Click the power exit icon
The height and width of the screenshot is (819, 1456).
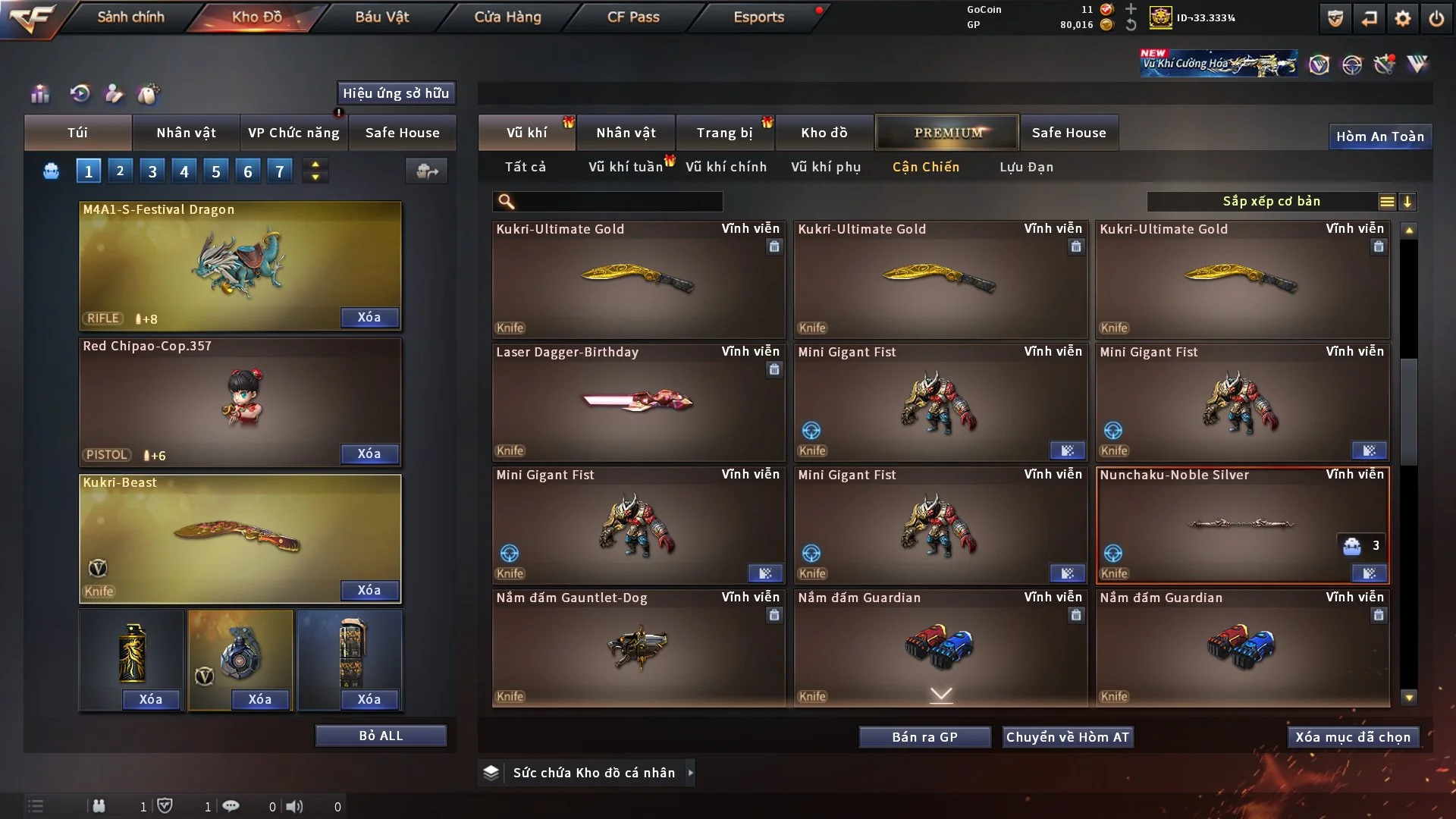click(x=1436, y=18)
